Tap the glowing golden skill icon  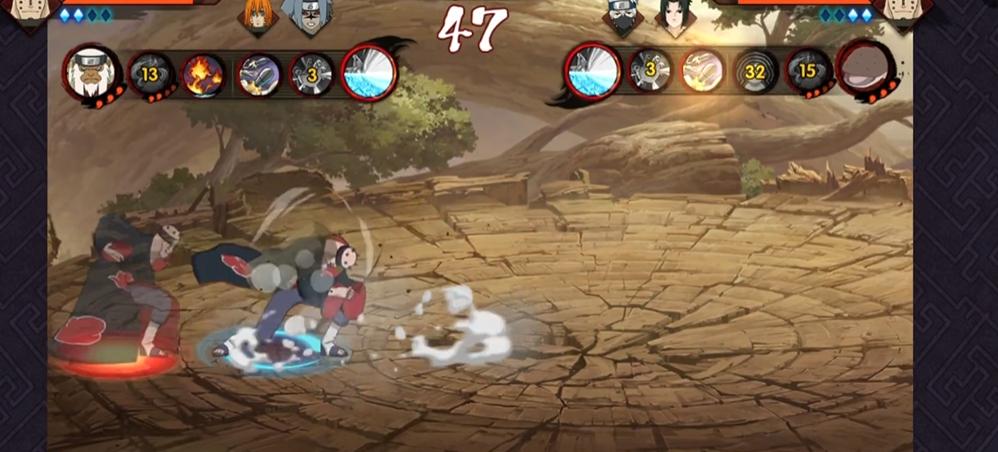pos(702,71)
